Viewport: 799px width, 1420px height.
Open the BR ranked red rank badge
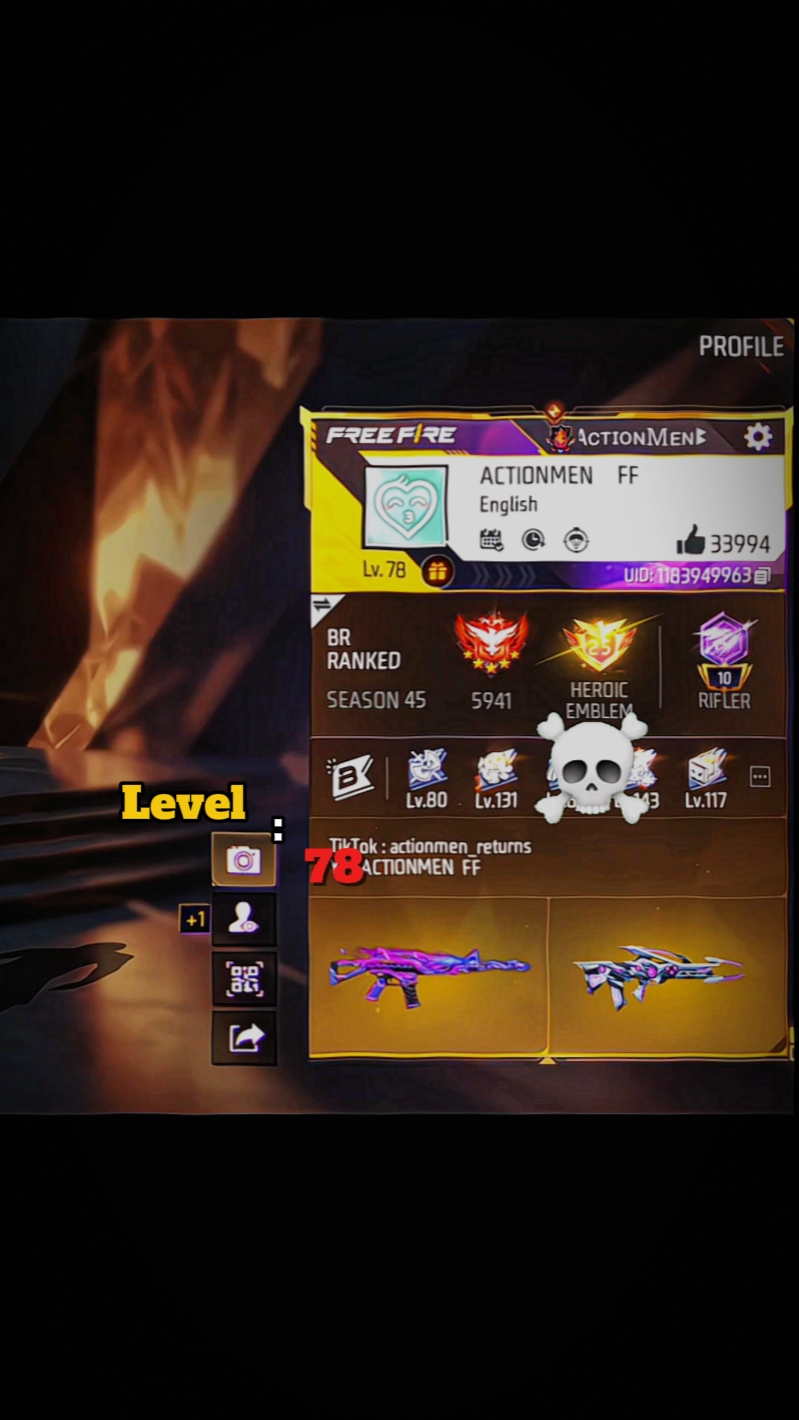(x=491, y=645)
